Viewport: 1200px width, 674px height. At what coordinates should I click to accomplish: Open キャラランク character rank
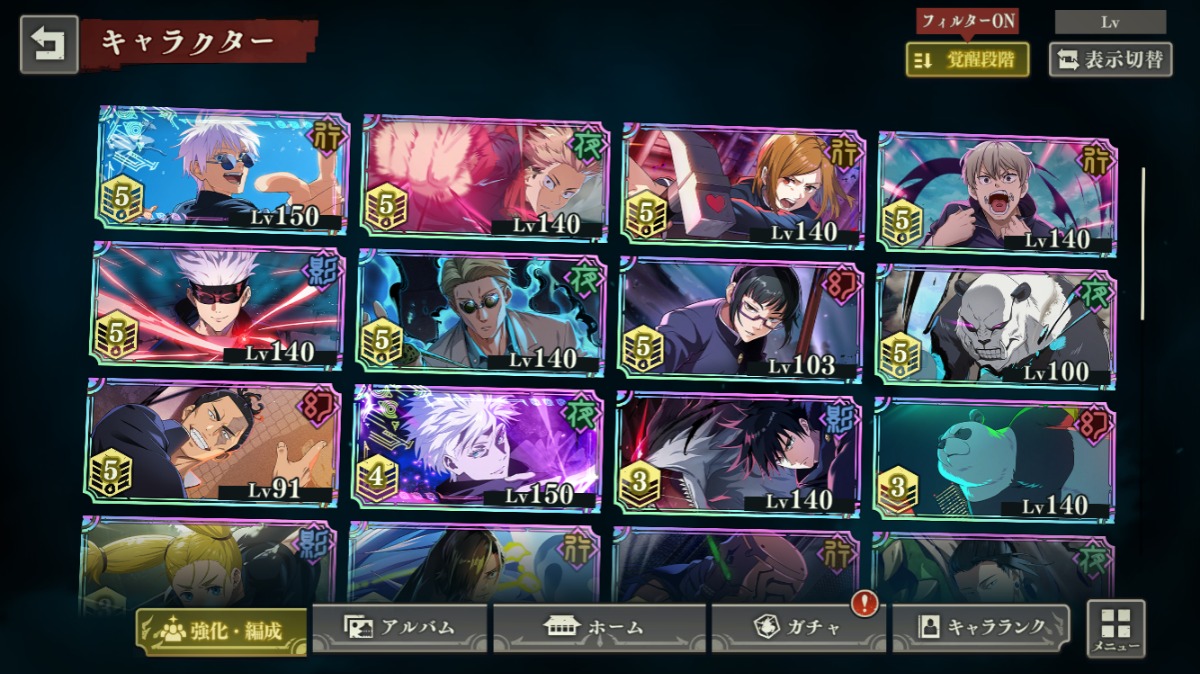click(x=980, y=628)
